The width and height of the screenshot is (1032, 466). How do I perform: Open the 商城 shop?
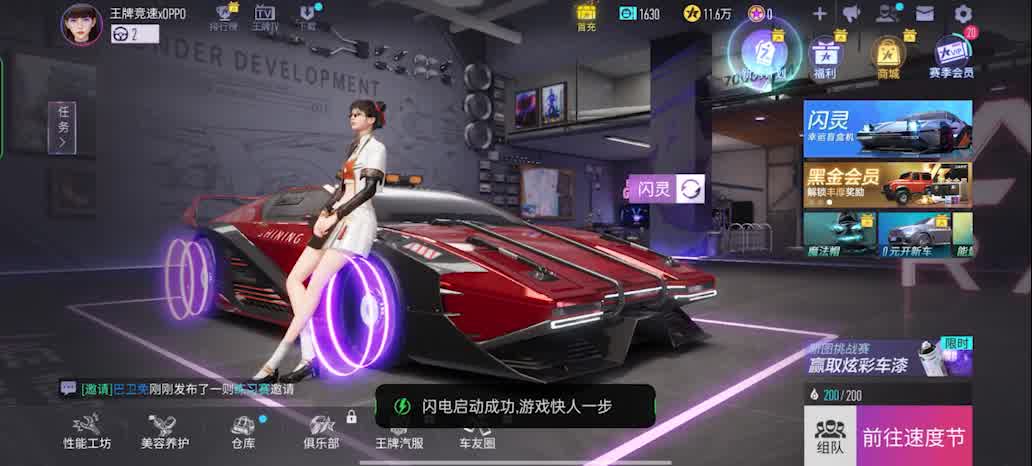tap(887, 56)
